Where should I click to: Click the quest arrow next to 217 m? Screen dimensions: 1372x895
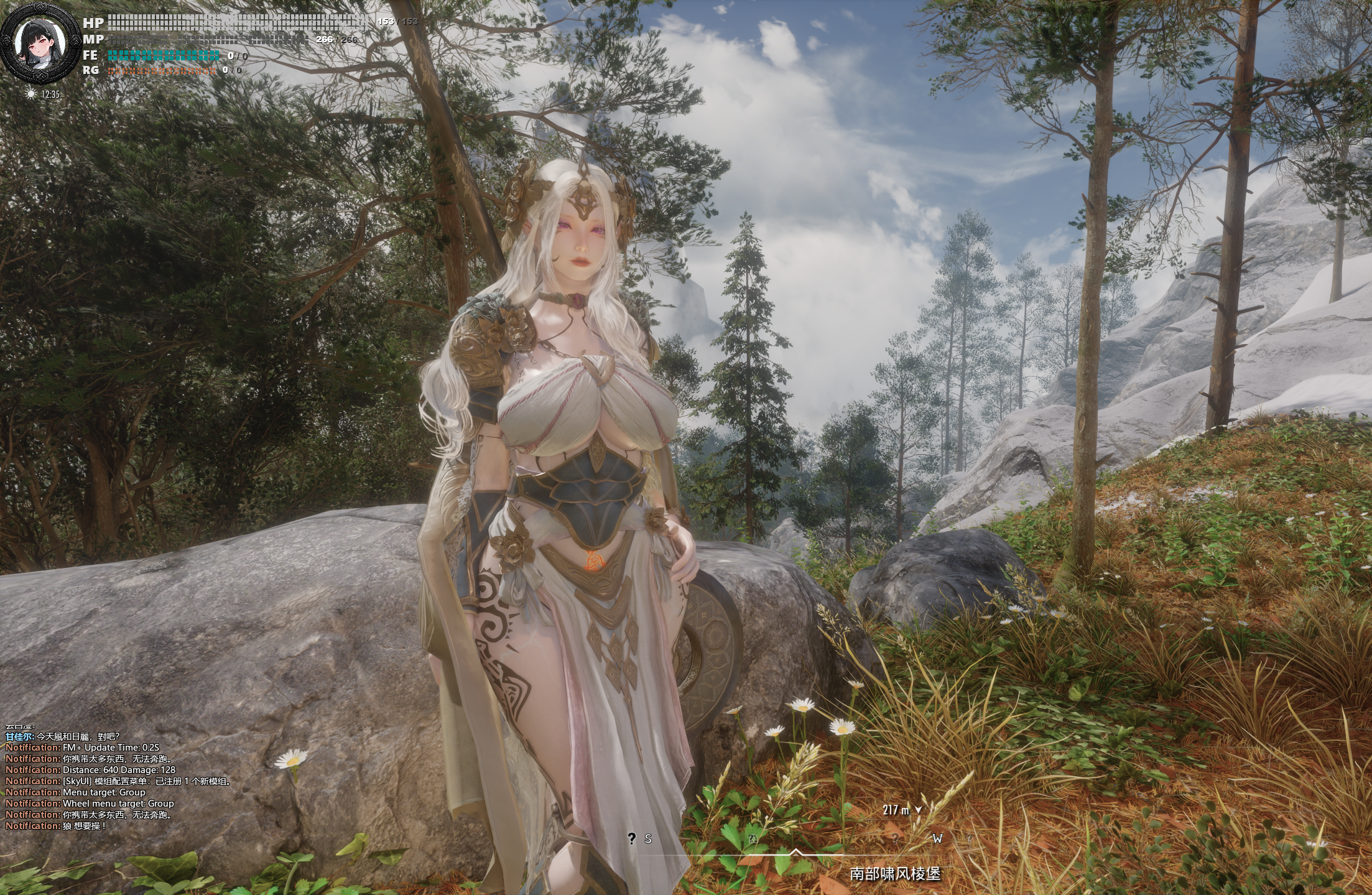click(919, 810)
